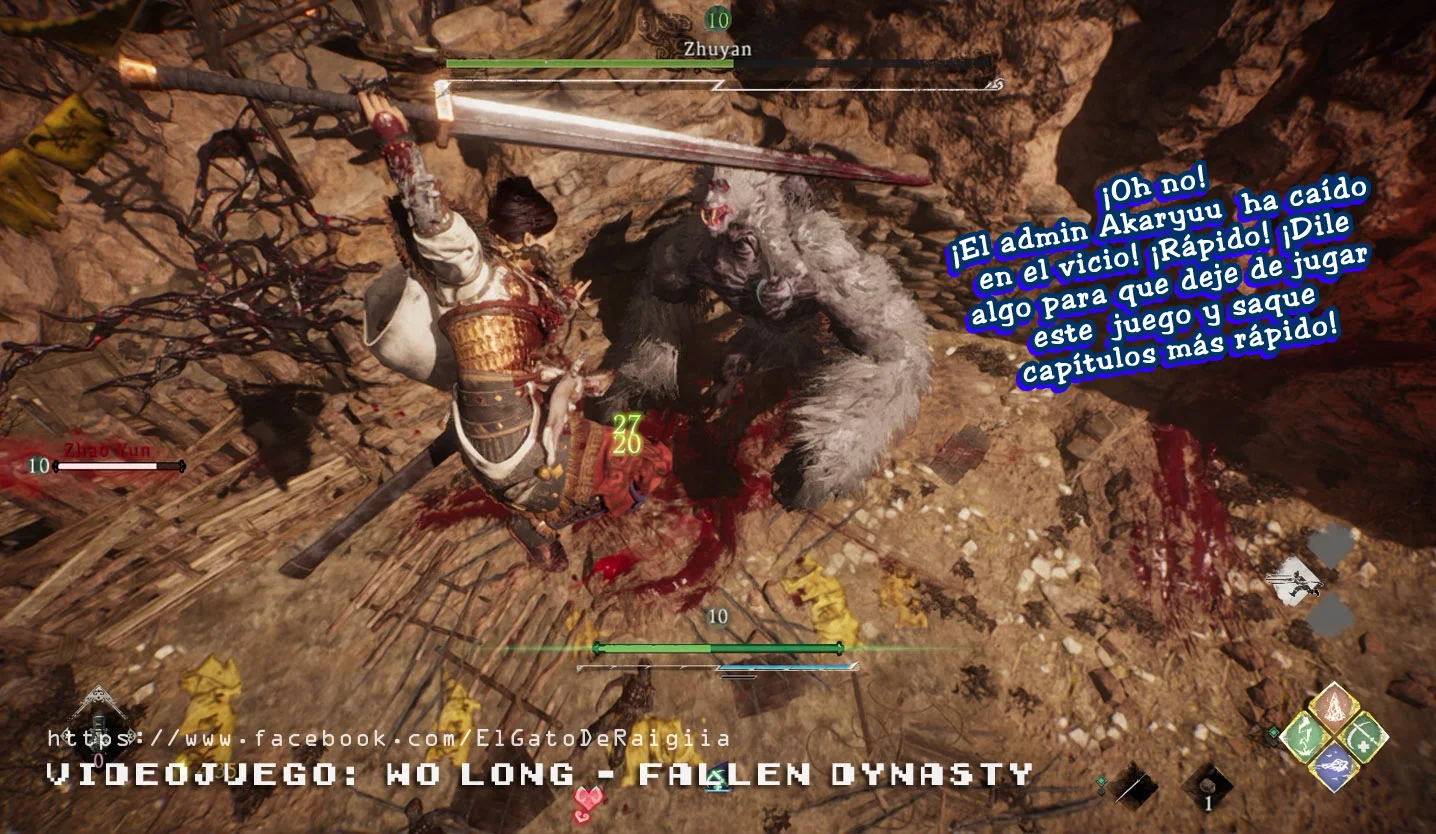
Task: Choose the blue ice wizardry spell icon
Action: (1333, 766)
